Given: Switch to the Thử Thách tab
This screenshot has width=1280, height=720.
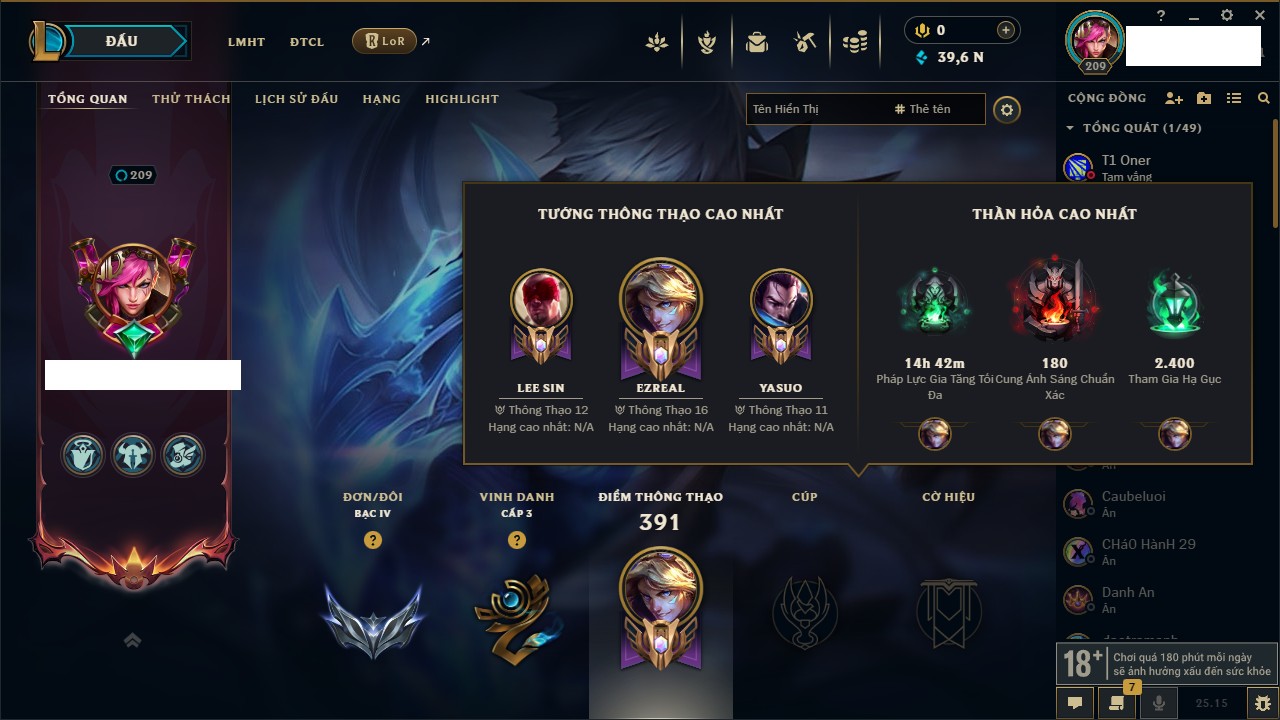Looking at the screenshot, I should 191,99.
